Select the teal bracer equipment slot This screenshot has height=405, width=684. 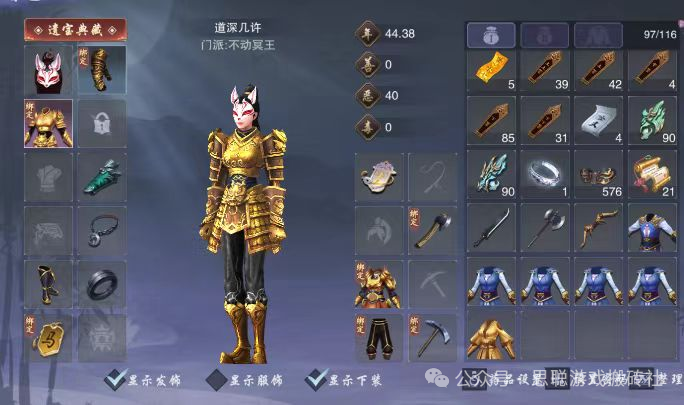click(x=102, y=177)
